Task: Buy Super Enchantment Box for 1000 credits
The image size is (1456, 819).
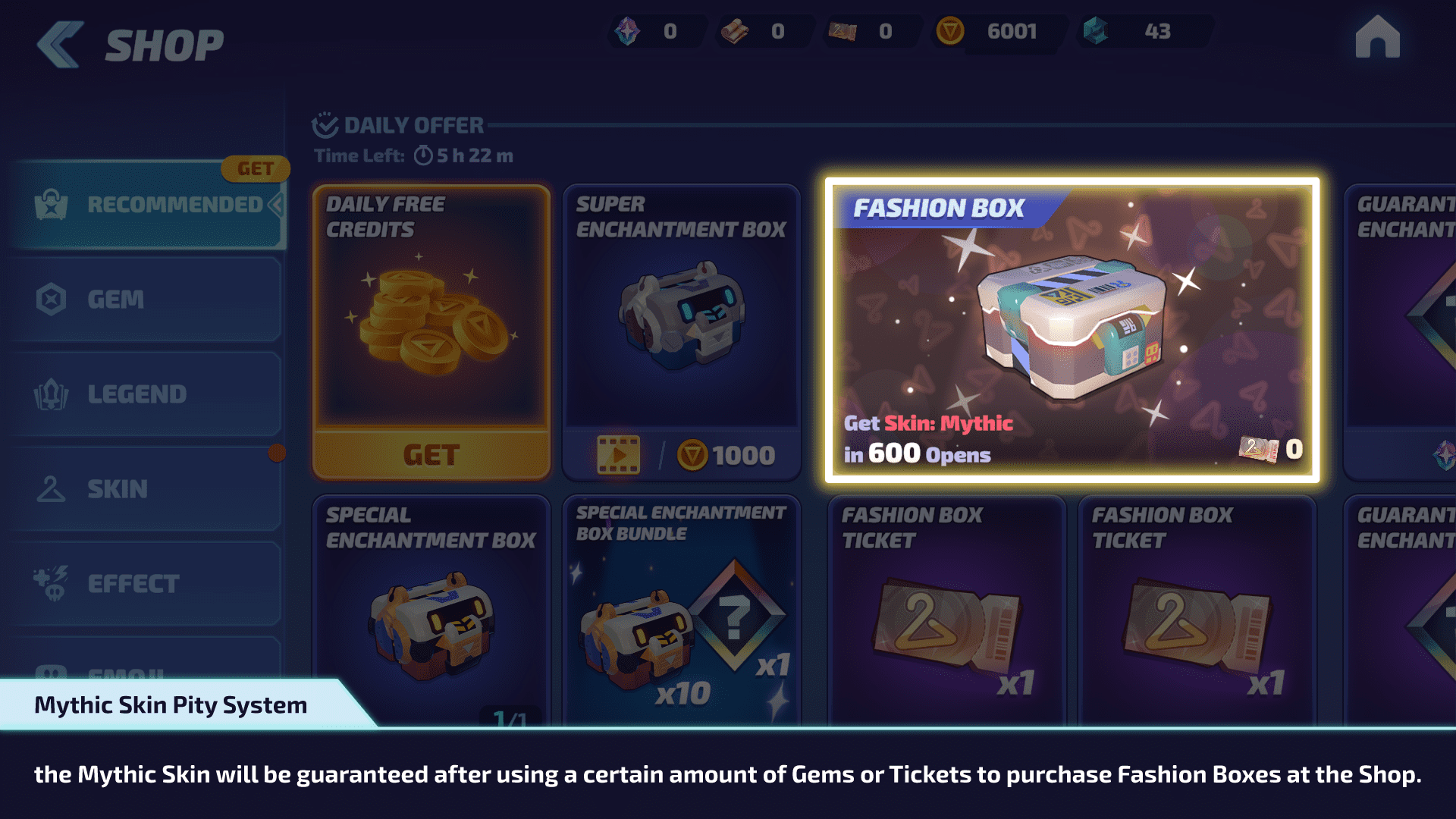Action: [x=726, y=455]
